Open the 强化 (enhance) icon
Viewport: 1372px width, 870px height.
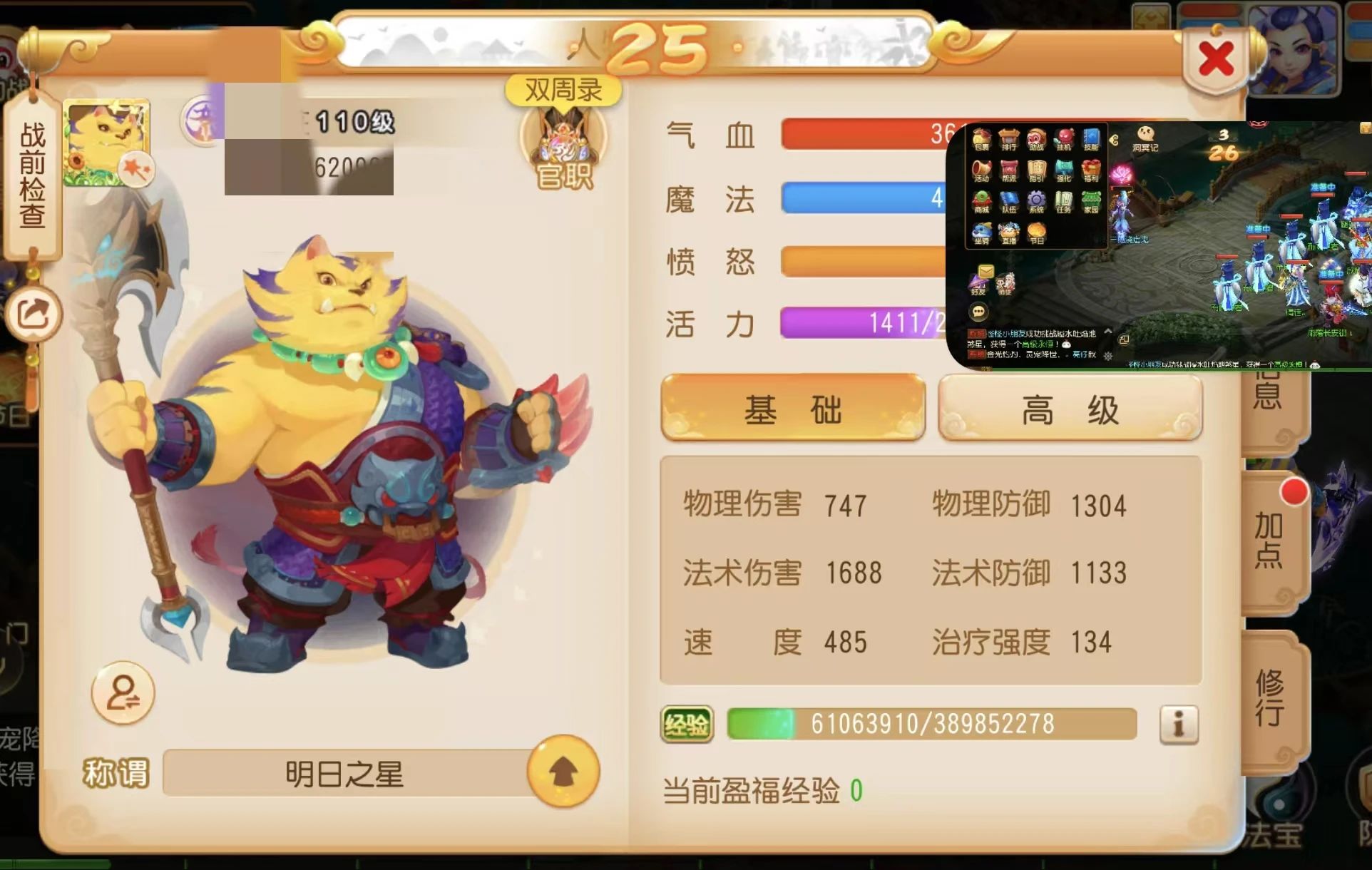[1064, 170]
